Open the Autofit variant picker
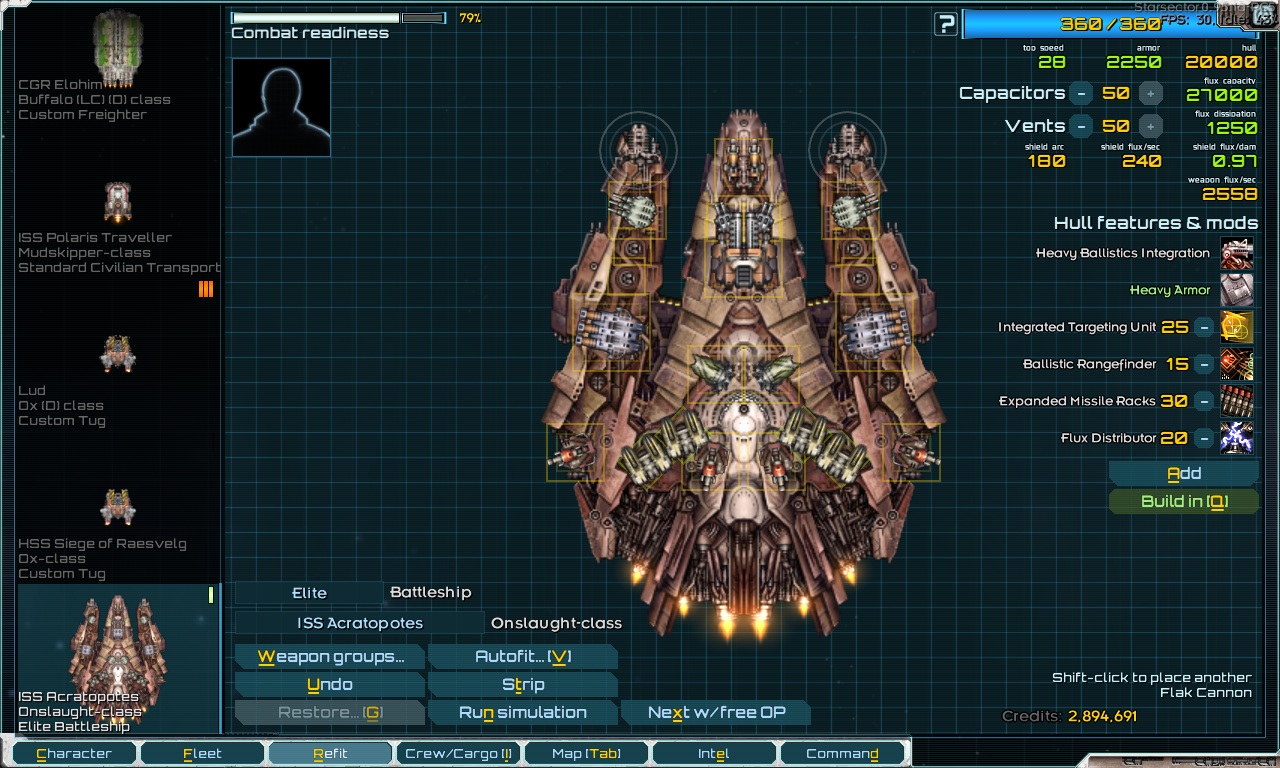The height and width of the screenshot is (768, 1280). pyautogui.click(x=522, y=657)
